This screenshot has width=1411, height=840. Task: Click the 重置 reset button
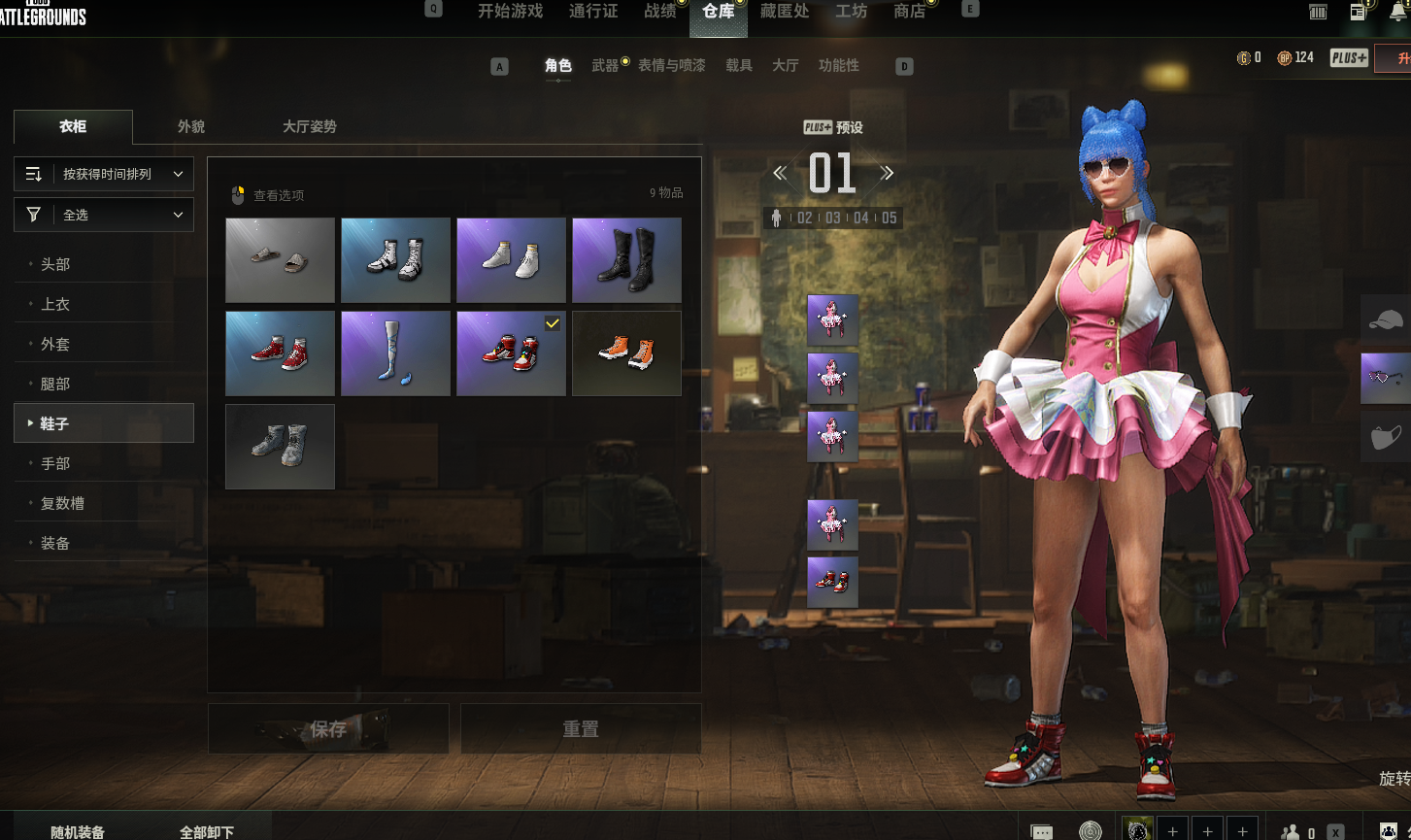[581, 728]
